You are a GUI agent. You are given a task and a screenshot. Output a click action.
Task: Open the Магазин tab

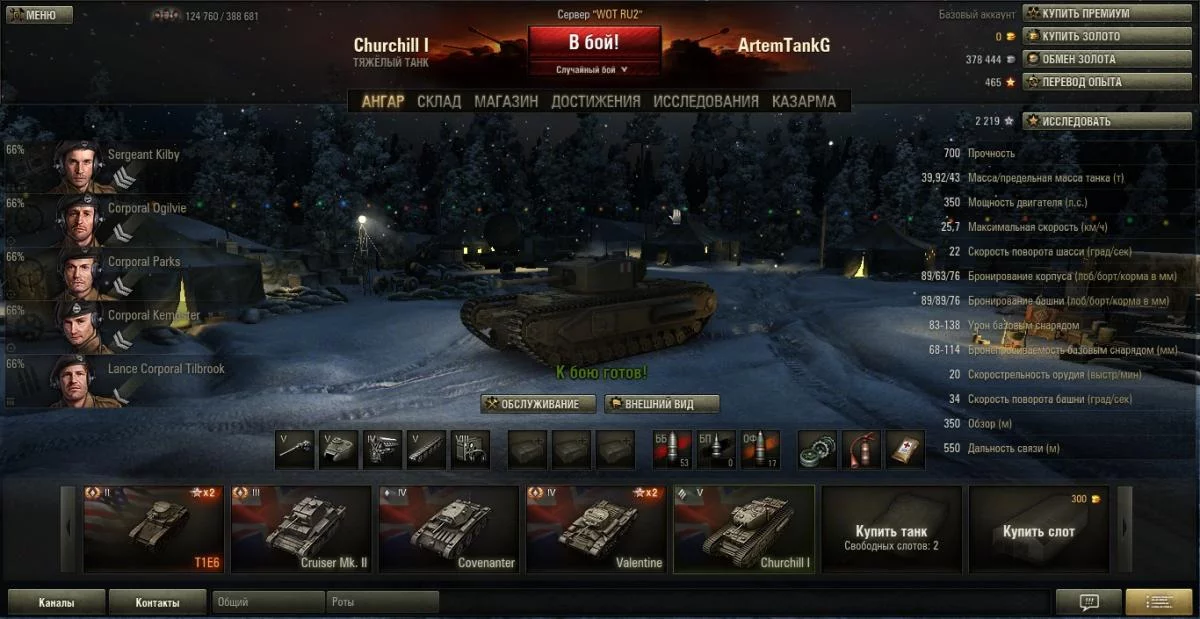pyautogui.click(x=506, y=101)
